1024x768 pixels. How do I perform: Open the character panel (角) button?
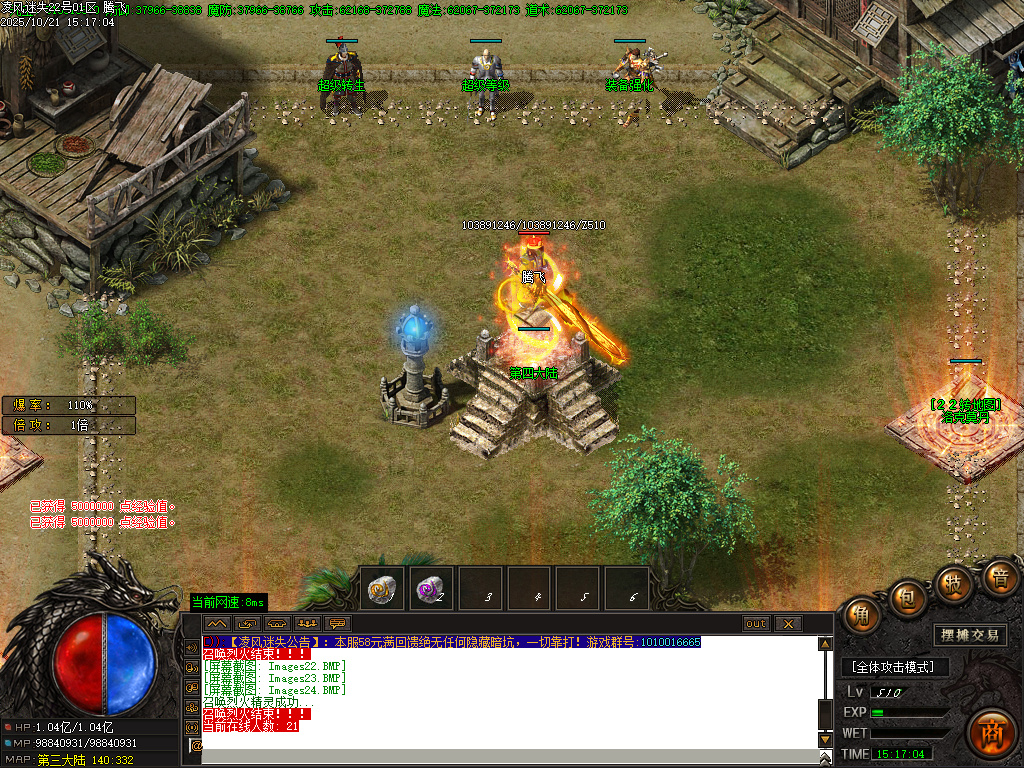(x=860, y=615)
